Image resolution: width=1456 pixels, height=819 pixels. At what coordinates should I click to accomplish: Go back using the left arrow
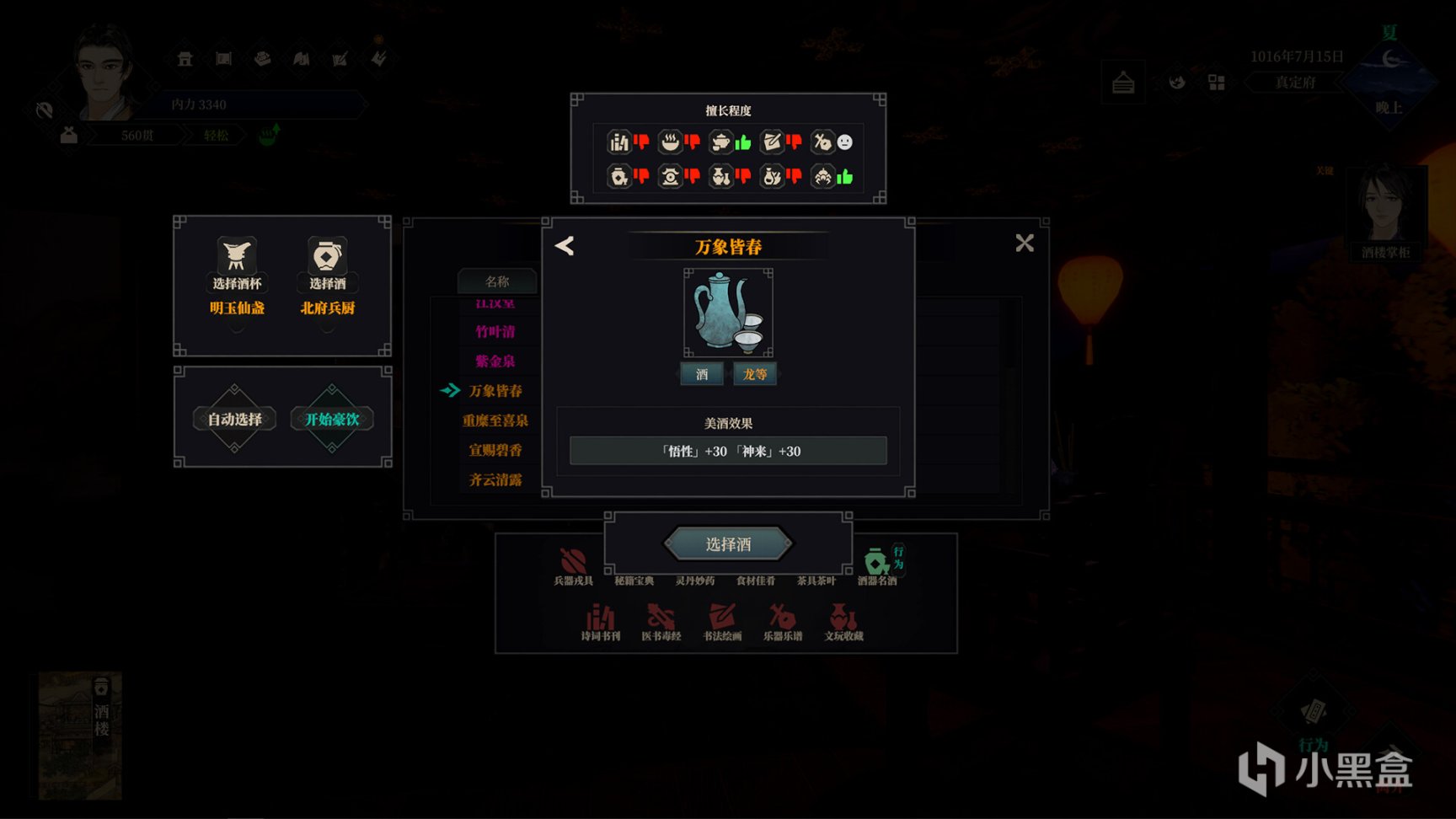point(565,246)
